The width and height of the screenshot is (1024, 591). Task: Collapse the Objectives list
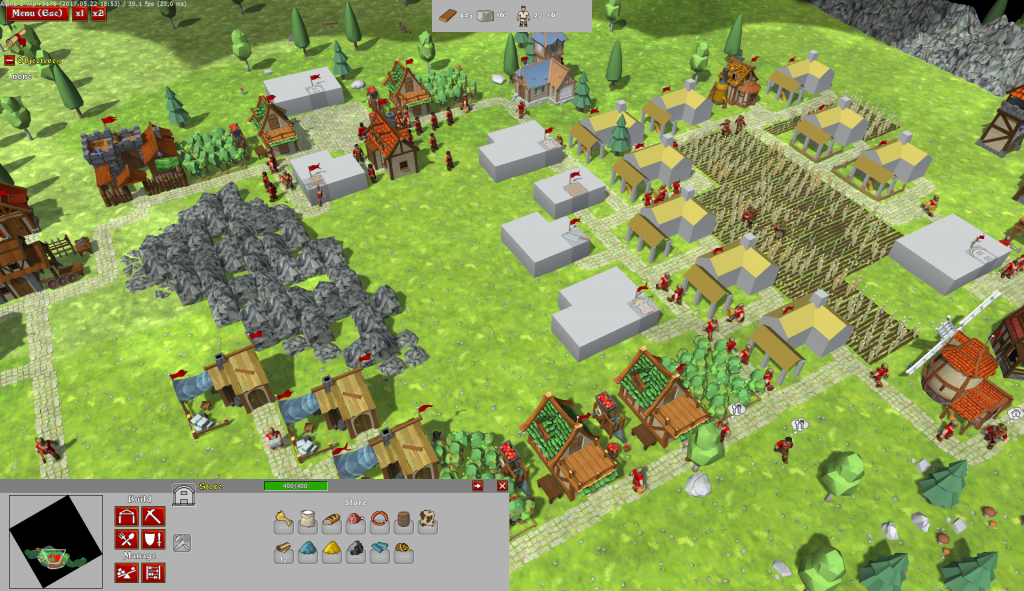pyautogui.click(x=10, y=60)
